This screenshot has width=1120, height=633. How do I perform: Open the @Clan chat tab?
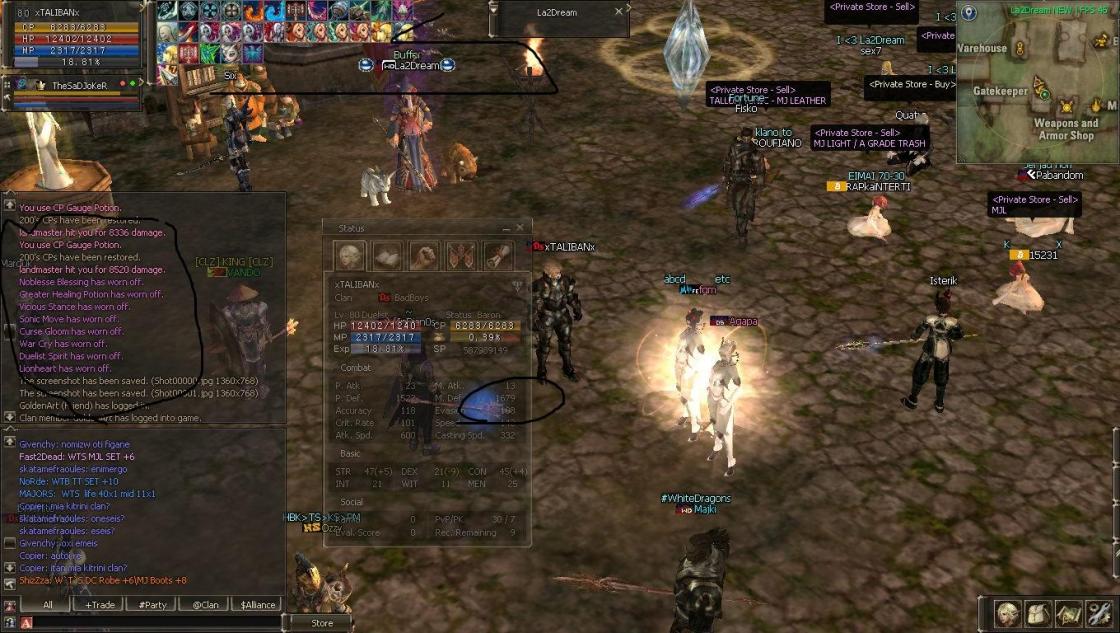(x=205, y=605)
